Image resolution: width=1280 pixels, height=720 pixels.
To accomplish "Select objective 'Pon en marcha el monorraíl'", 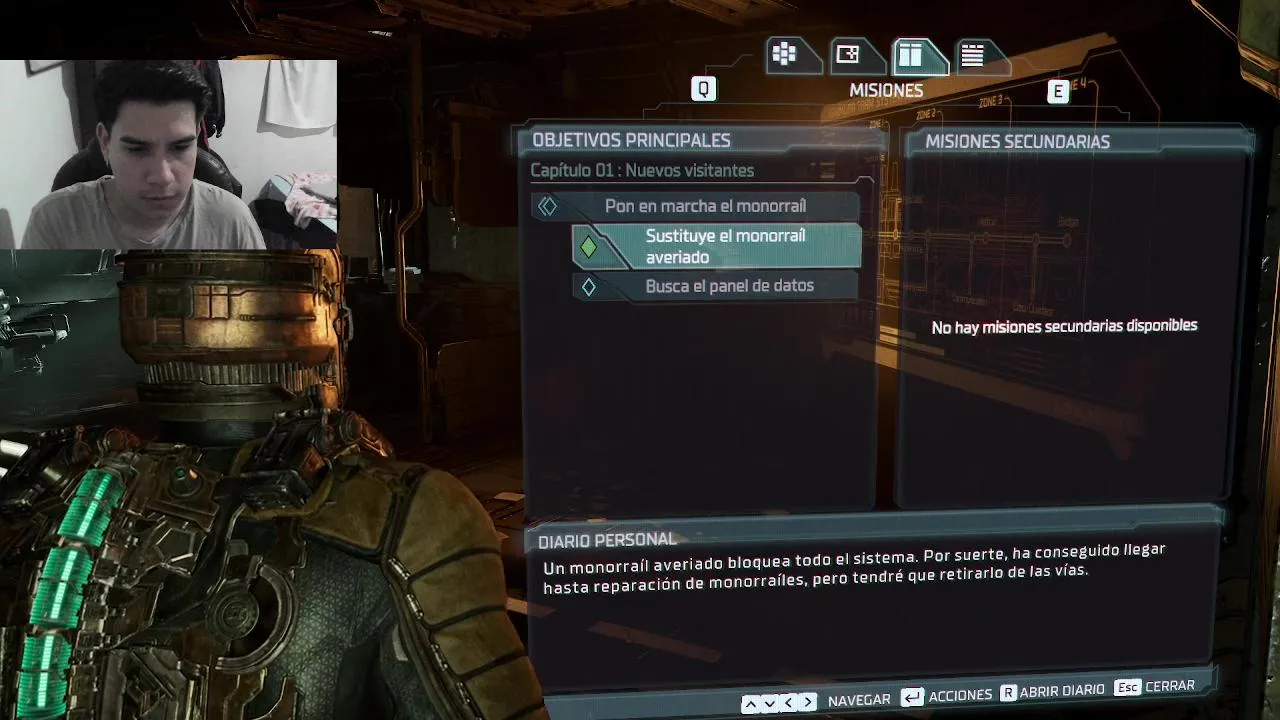I will (x=704, y=206).
